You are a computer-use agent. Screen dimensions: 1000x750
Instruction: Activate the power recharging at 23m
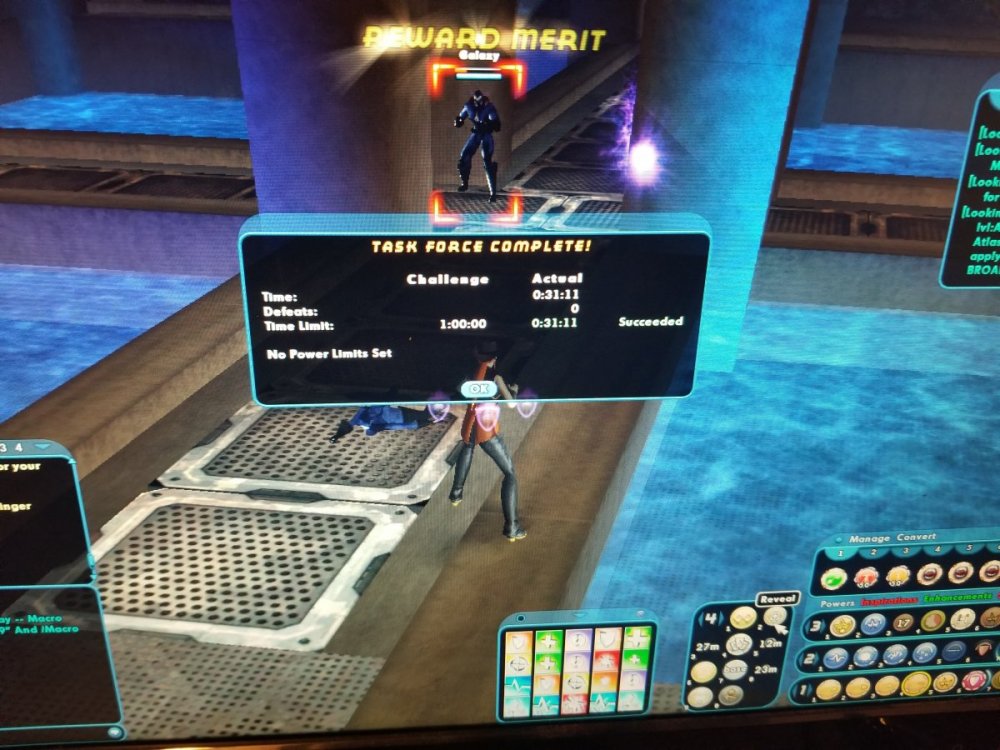[x=766, y=667]
